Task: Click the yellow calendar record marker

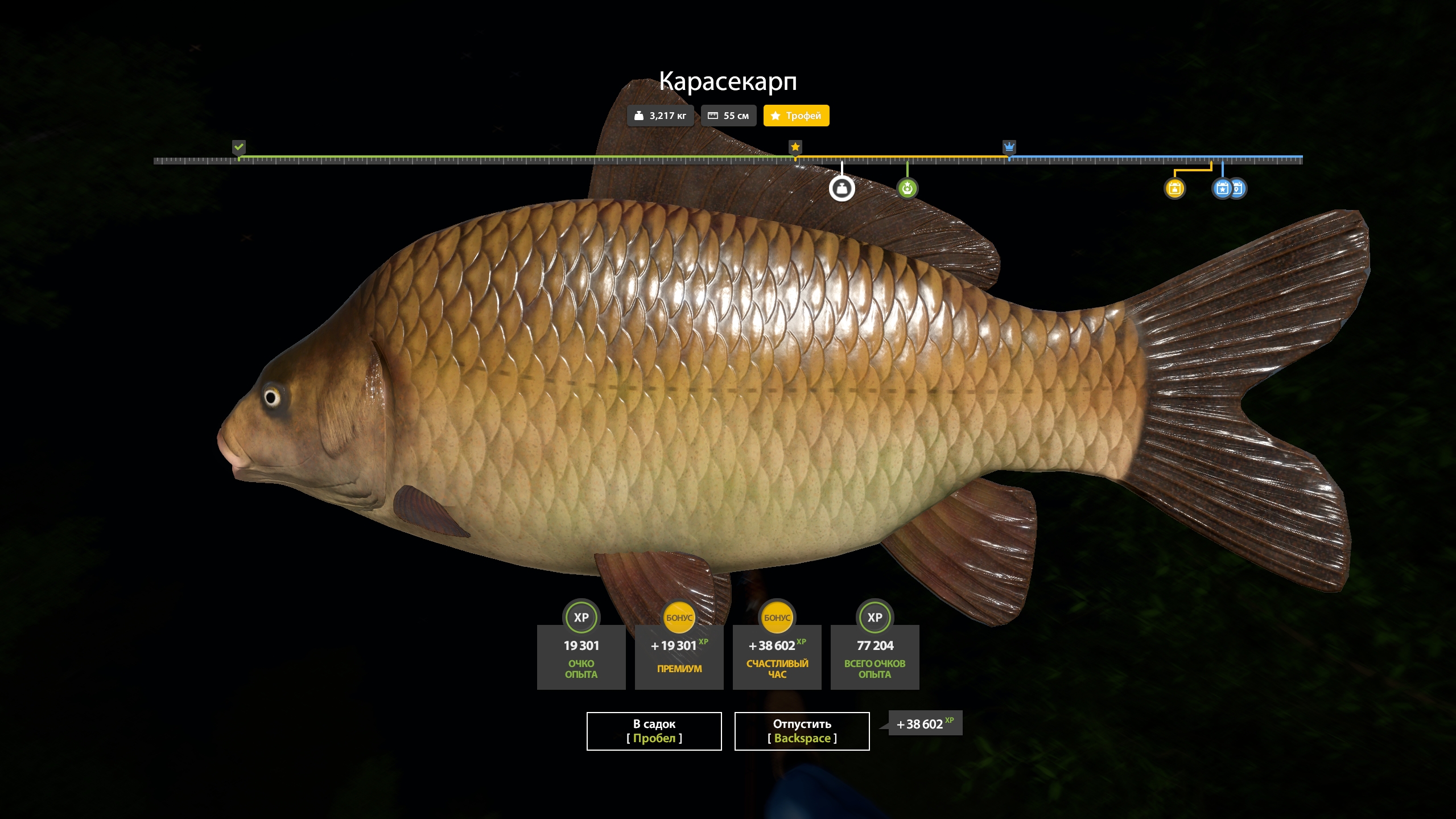Action: tap(1174, 188)
